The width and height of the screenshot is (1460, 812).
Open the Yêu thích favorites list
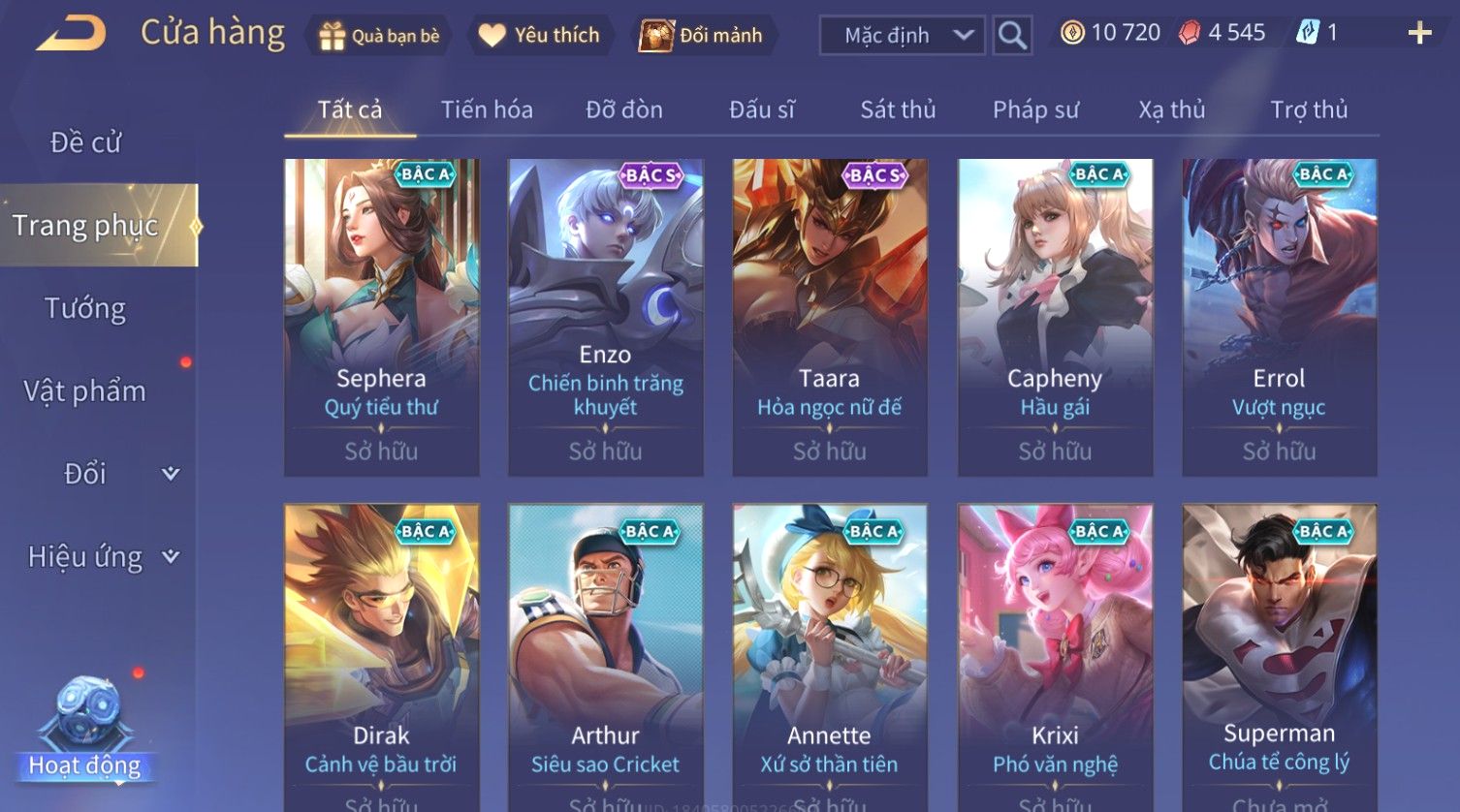(540, 36)
